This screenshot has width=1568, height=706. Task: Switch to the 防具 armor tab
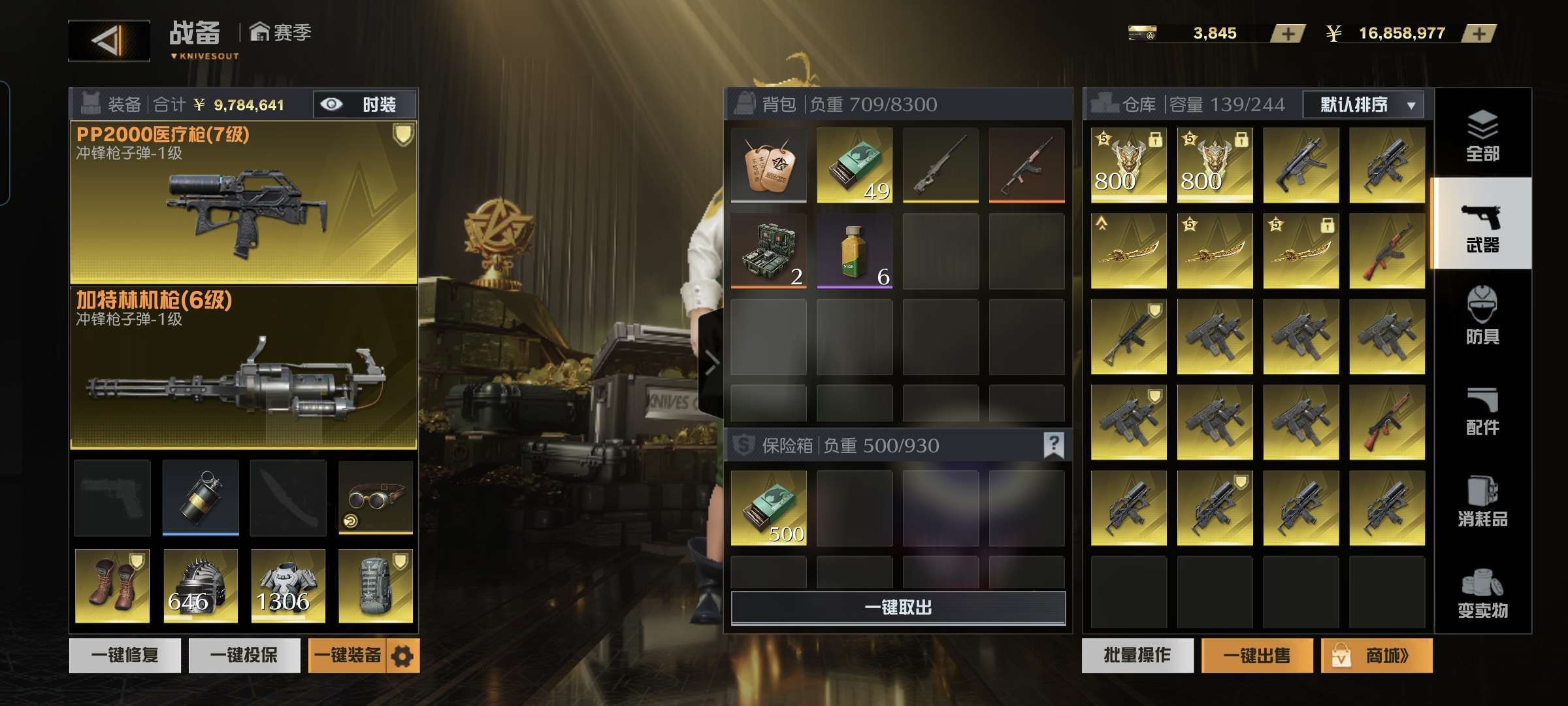tap(1482, 315)
